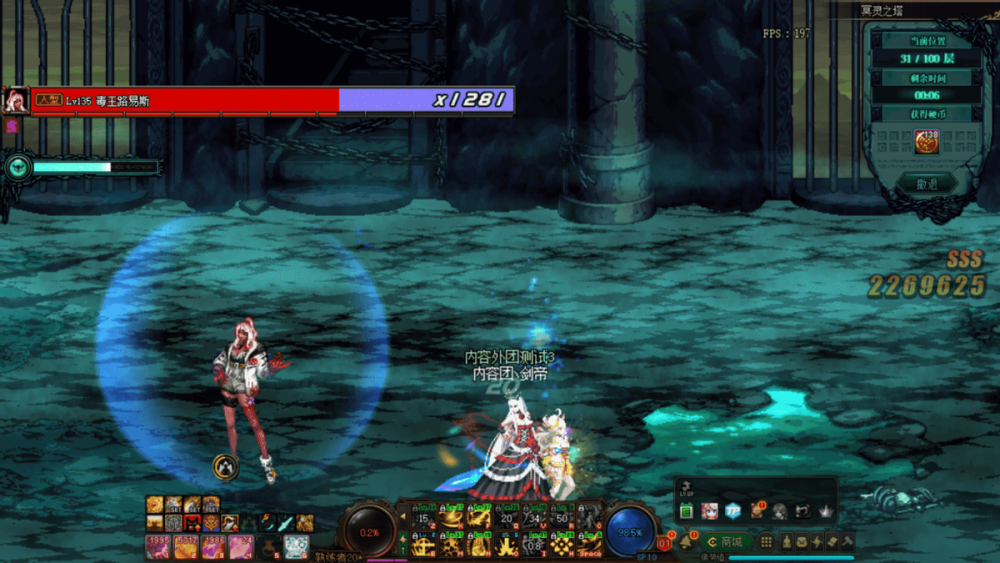Select the TP hexagon icon

click(x=733, y=511)
